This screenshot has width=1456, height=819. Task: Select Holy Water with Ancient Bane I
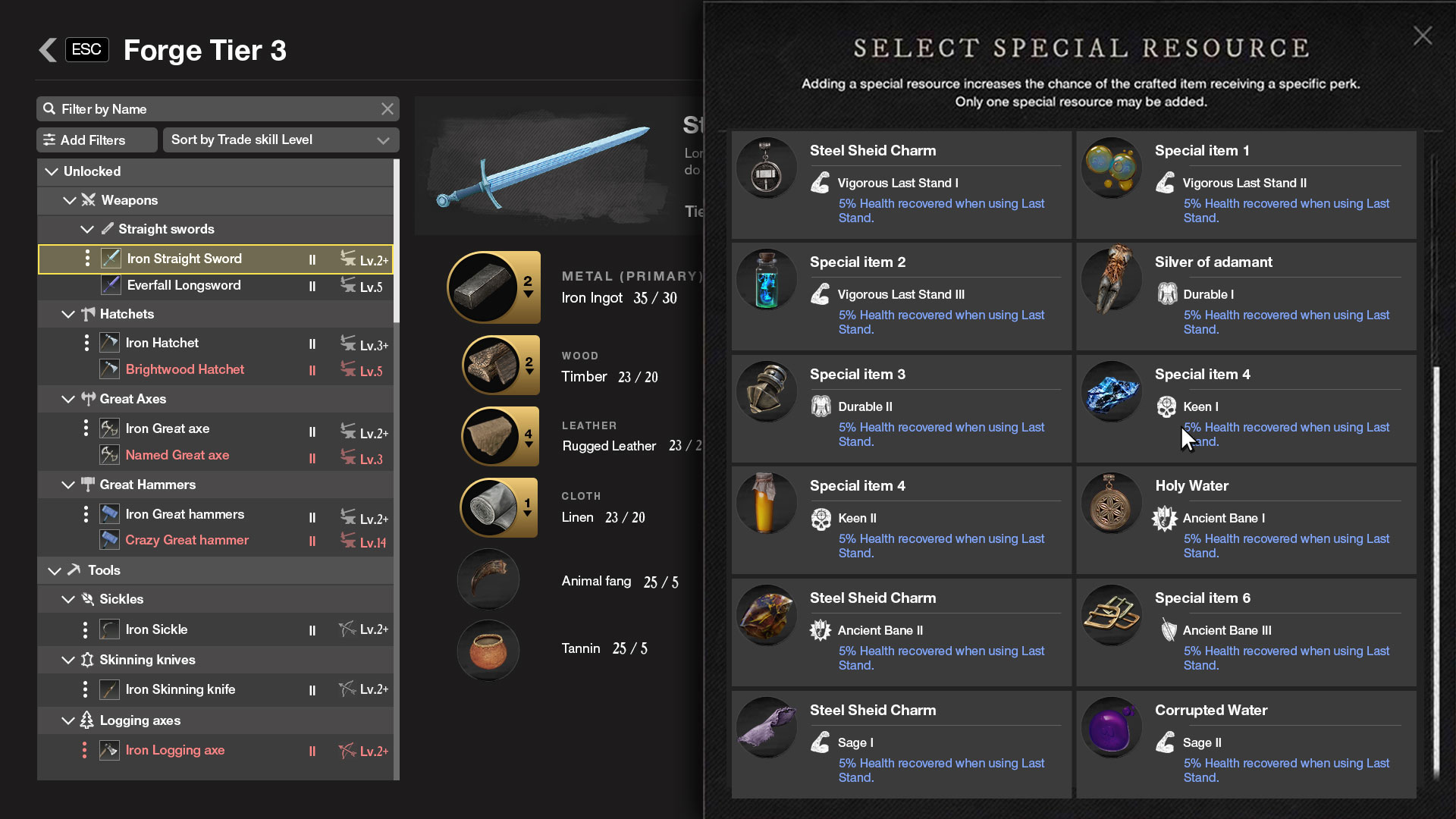click(x=1245, y=520)
